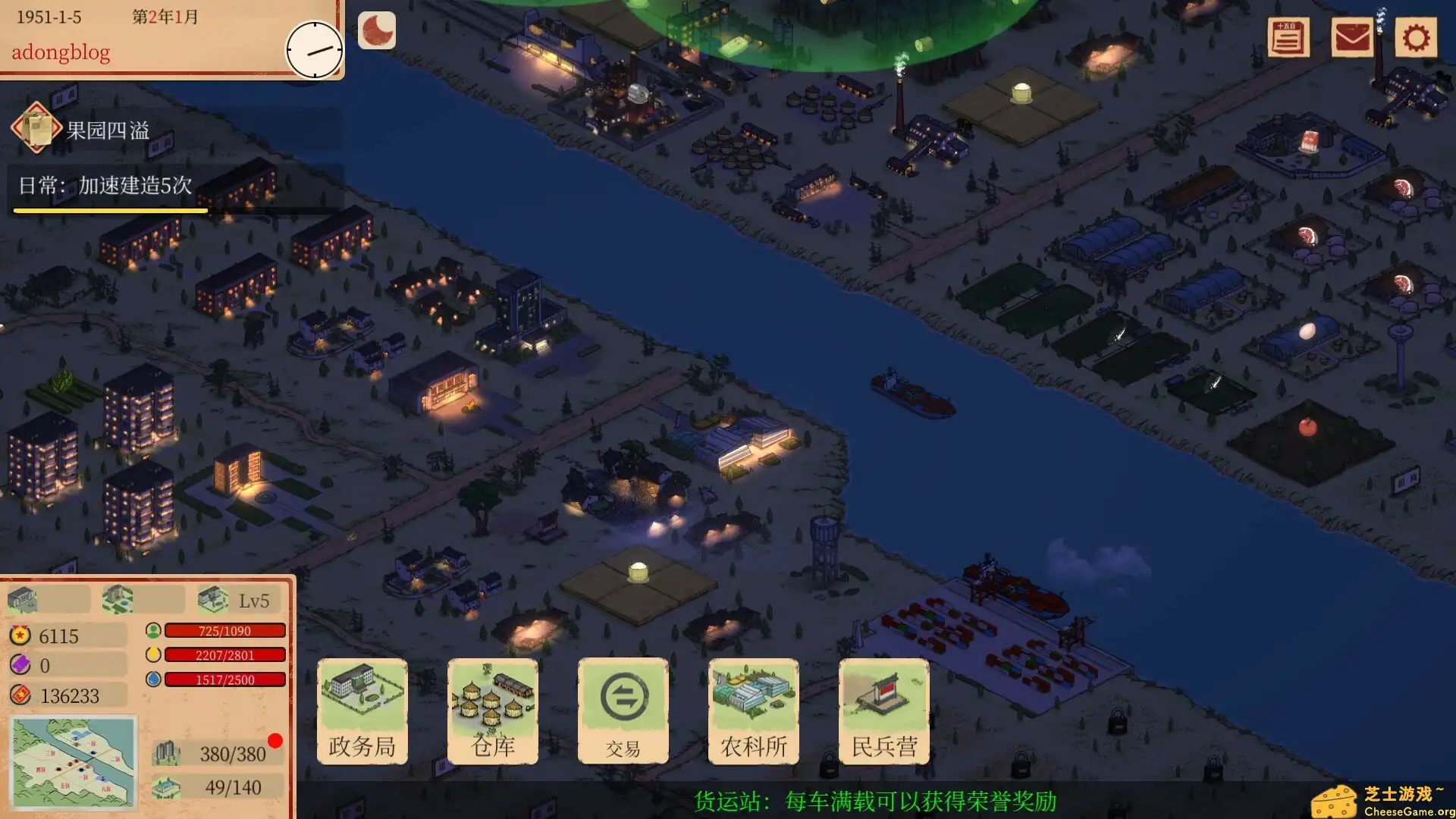Click the blue water droplet resource icon

pyautogui.click(x=152, y=680)
